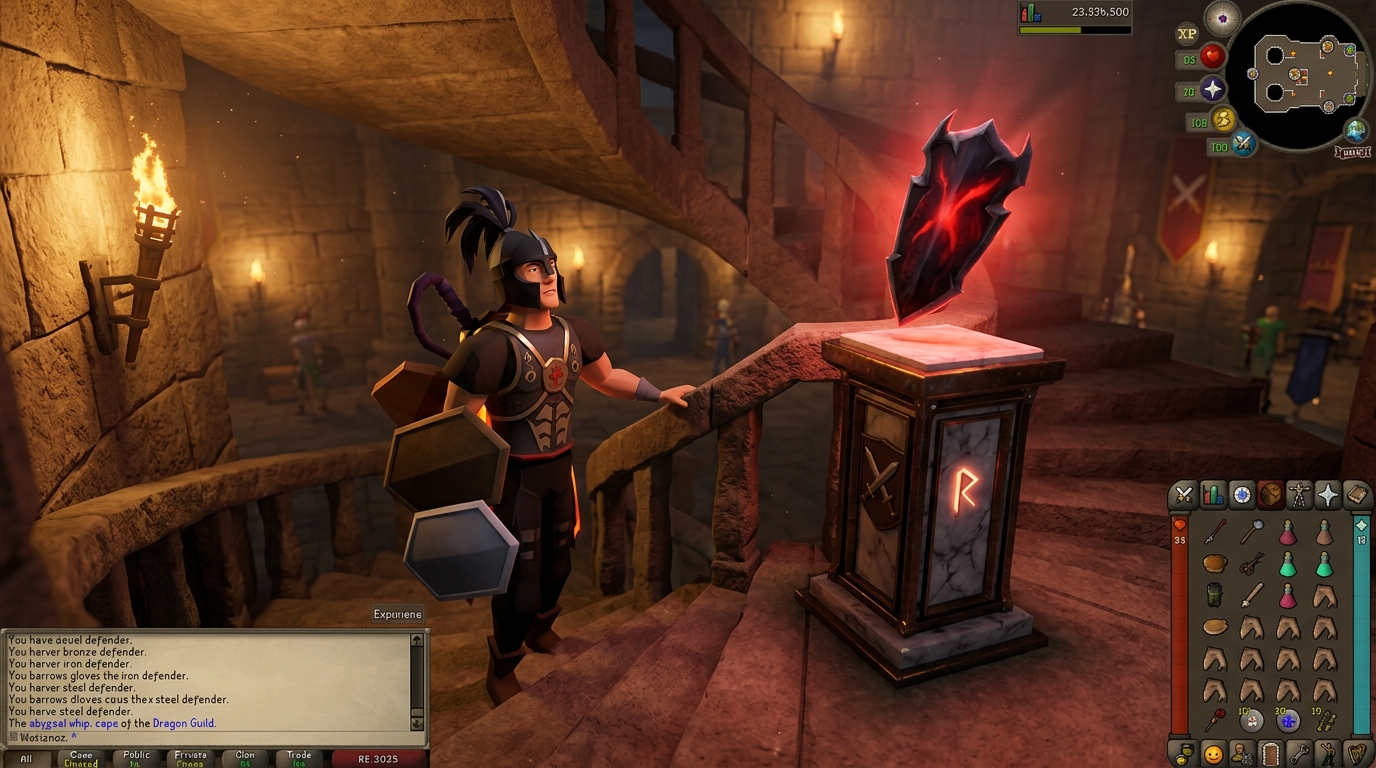The width and height of the screenshot is (1376, 768).
Task: Click the circular minimap
Action: point(1298,76)
